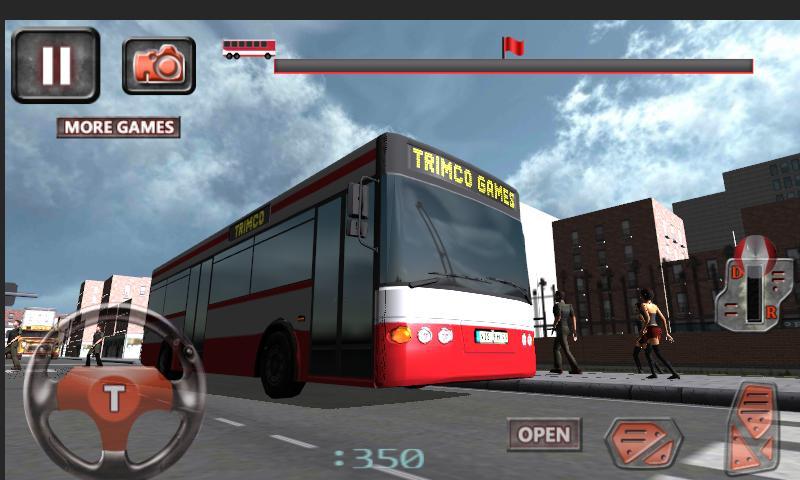
Task: Open the bus doors with OPEN button
Action: coord(544,434)
